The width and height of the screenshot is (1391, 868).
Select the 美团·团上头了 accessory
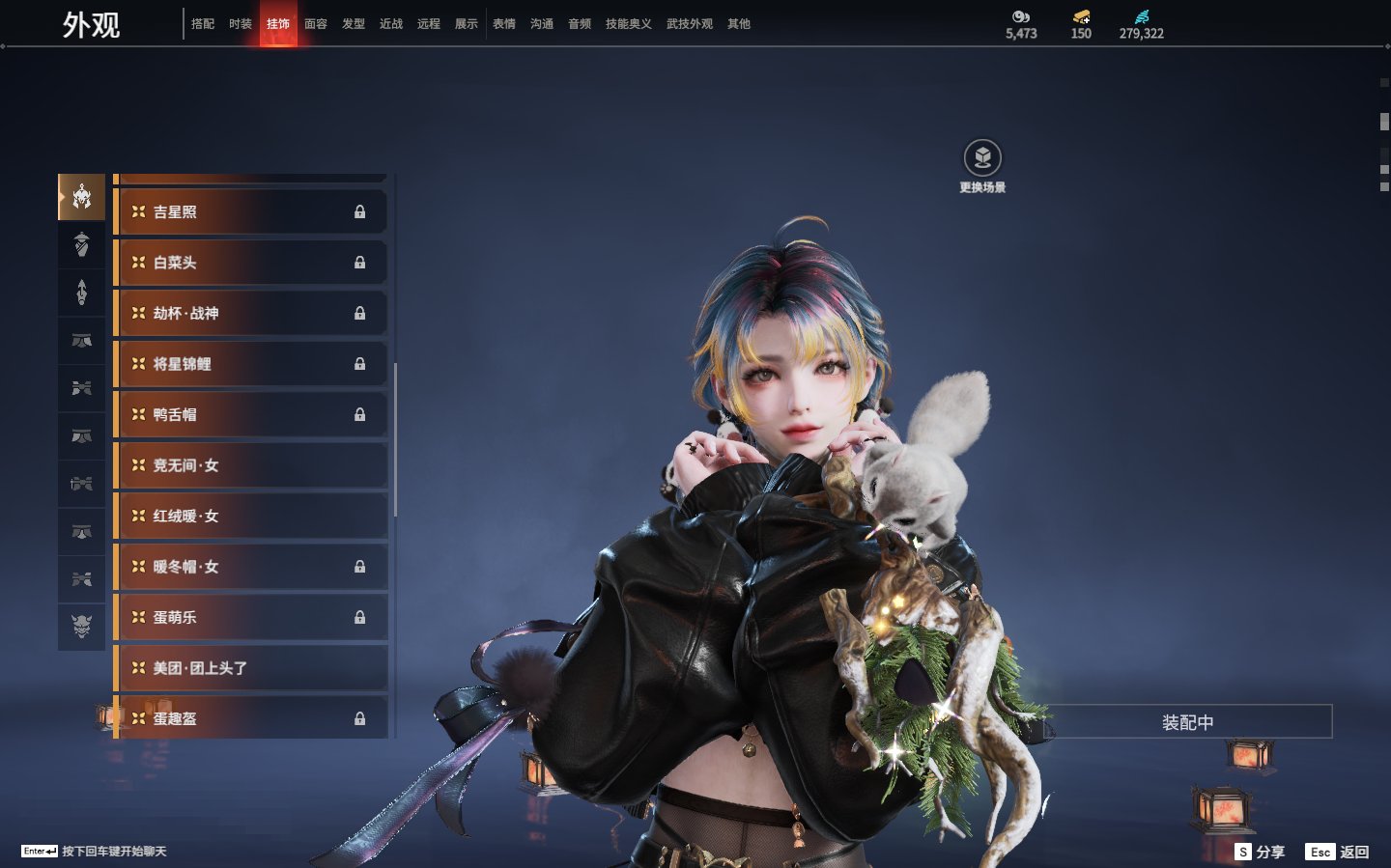tap(251, 668)
